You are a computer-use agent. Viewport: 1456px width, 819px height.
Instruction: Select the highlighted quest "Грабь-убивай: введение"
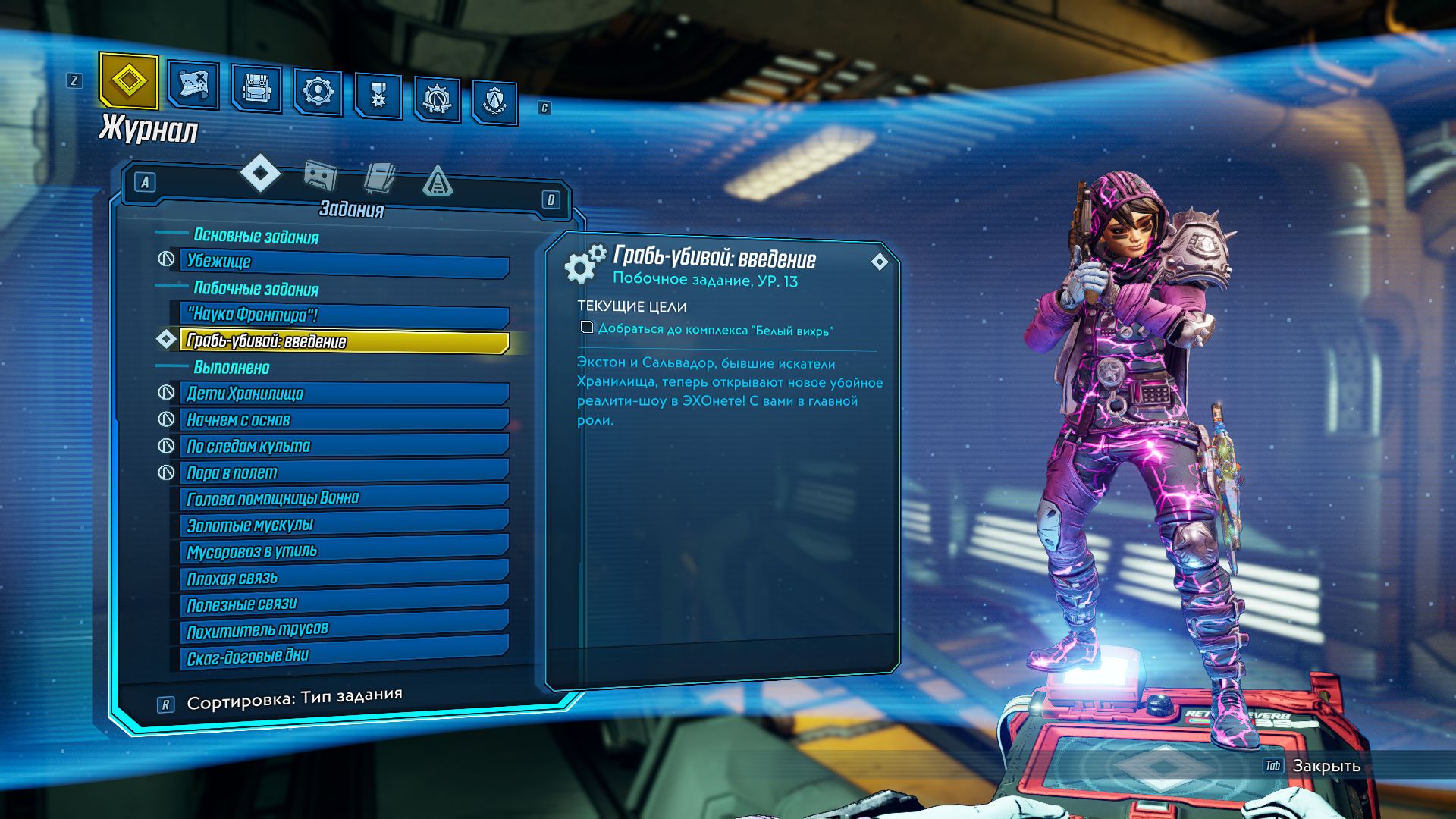[x=343, y=341]
